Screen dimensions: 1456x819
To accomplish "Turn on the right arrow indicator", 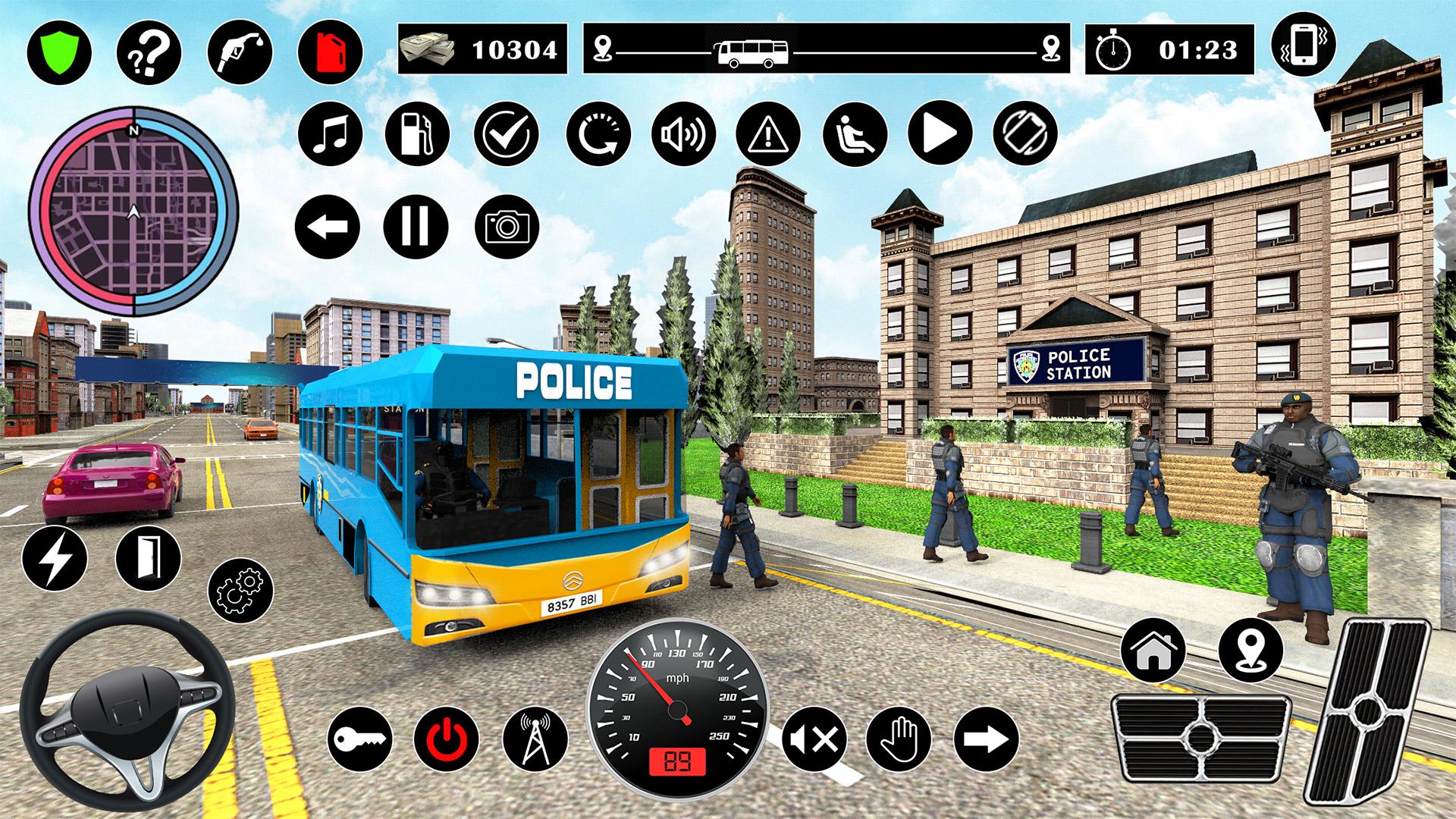I will coord(986,739).
